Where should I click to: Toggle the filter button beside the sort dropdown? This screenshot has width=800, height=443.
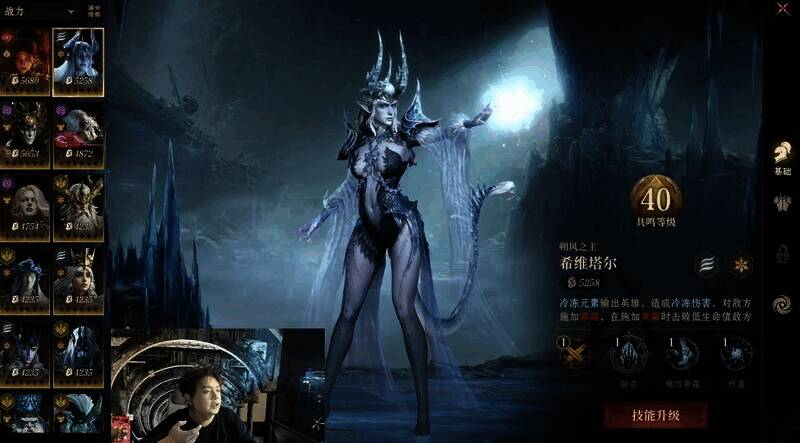(94, 11)
